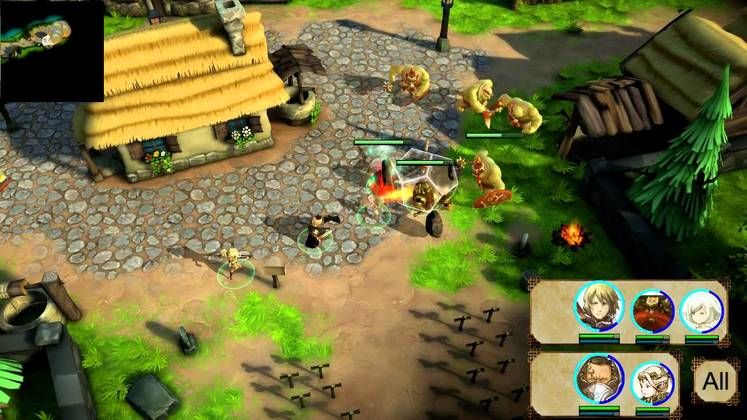Choose the red-armored character portrait
Image resolution: width=747 pixels, height=420 pixels.
pos(650,311)
